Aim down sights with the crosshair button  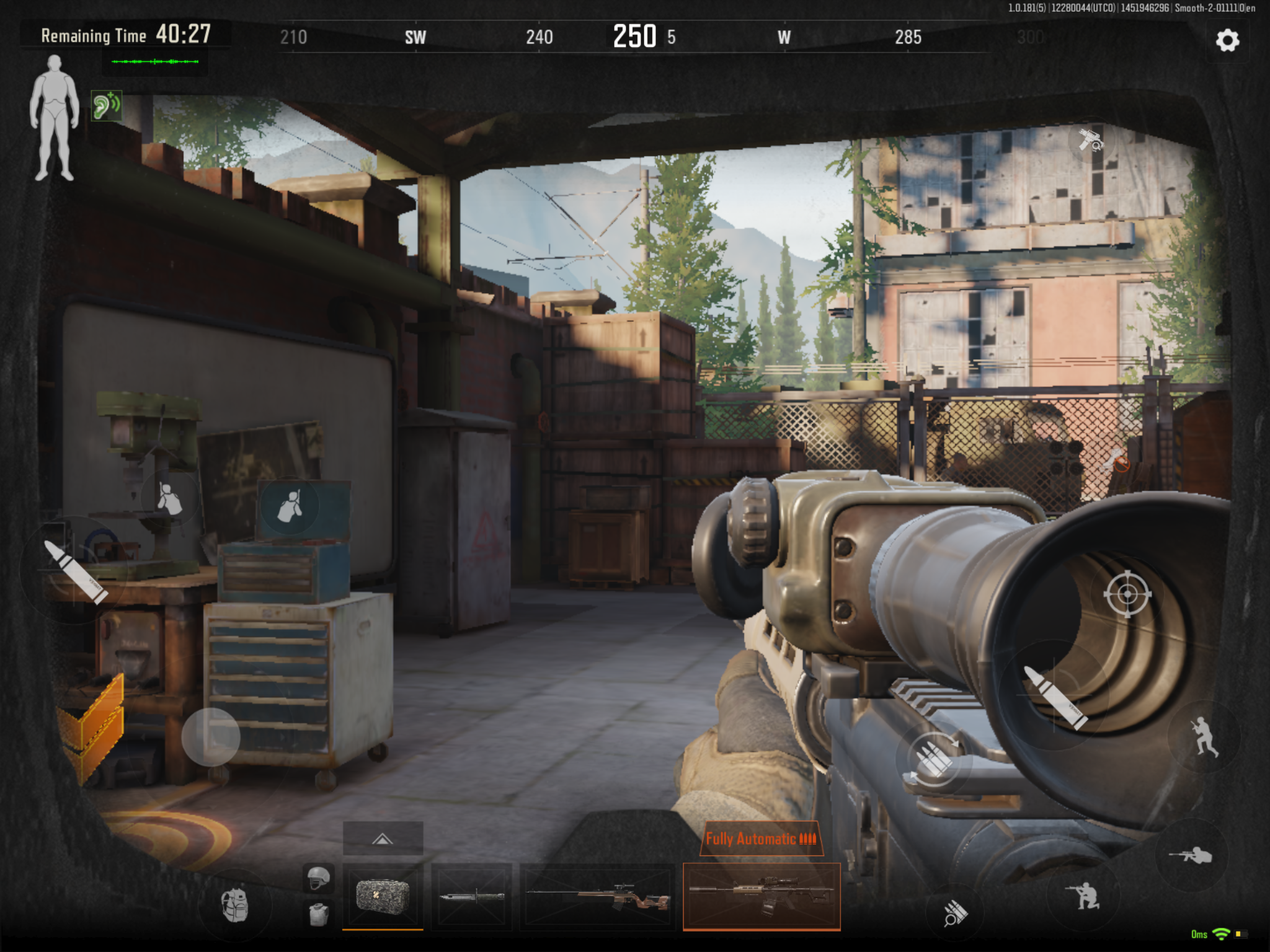click(1127, 594)
